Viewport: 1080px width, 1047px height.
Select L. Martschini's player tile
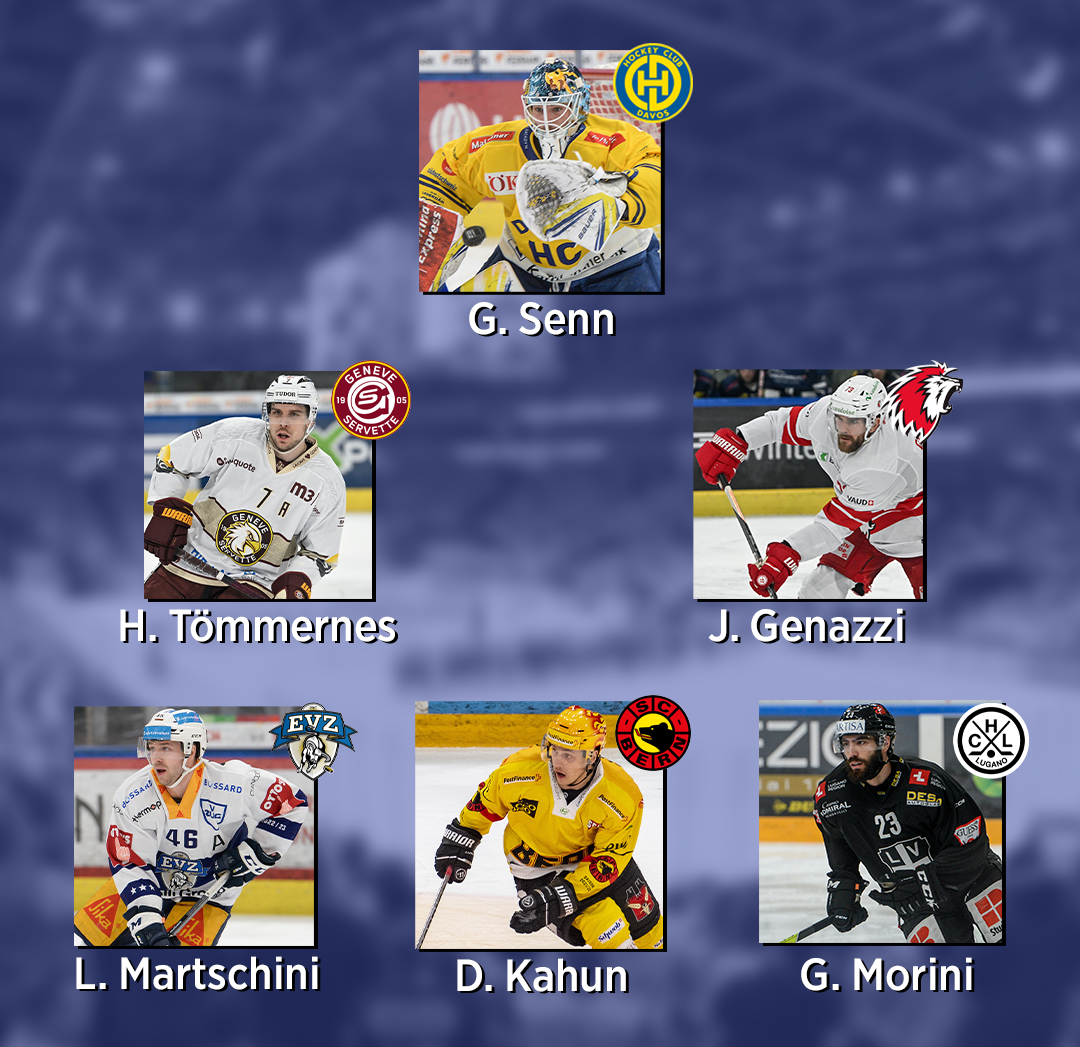(194, 826)
